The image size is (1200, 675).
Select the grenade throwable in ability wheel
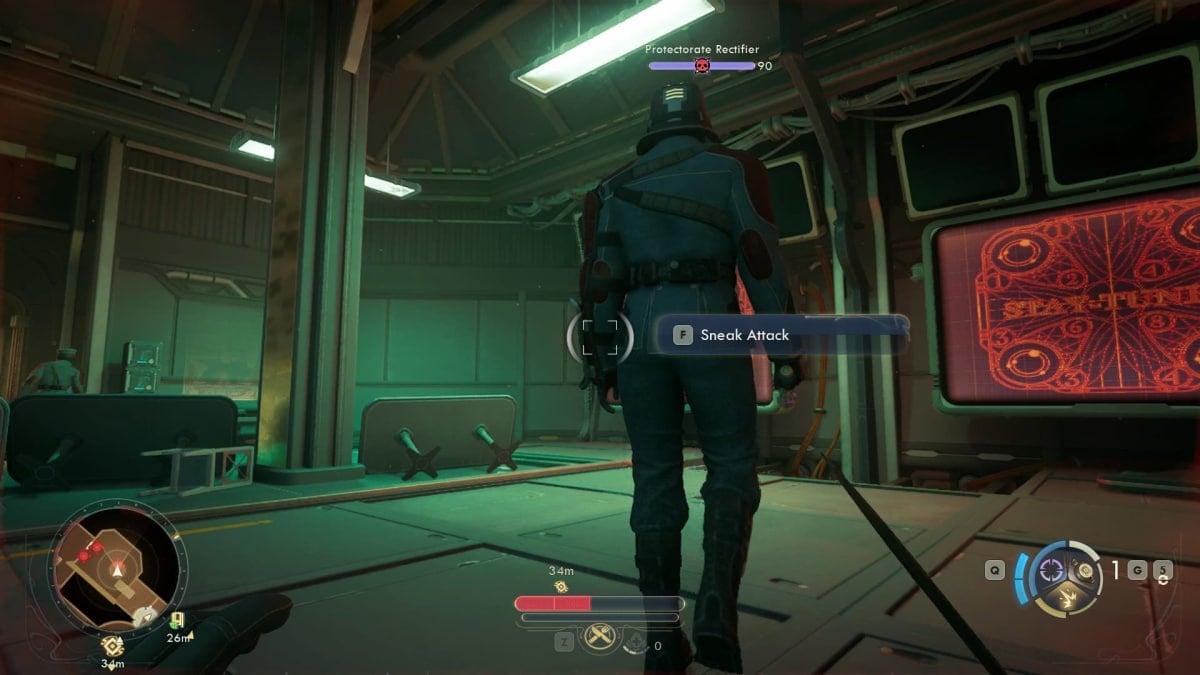tap(1082, 570)
